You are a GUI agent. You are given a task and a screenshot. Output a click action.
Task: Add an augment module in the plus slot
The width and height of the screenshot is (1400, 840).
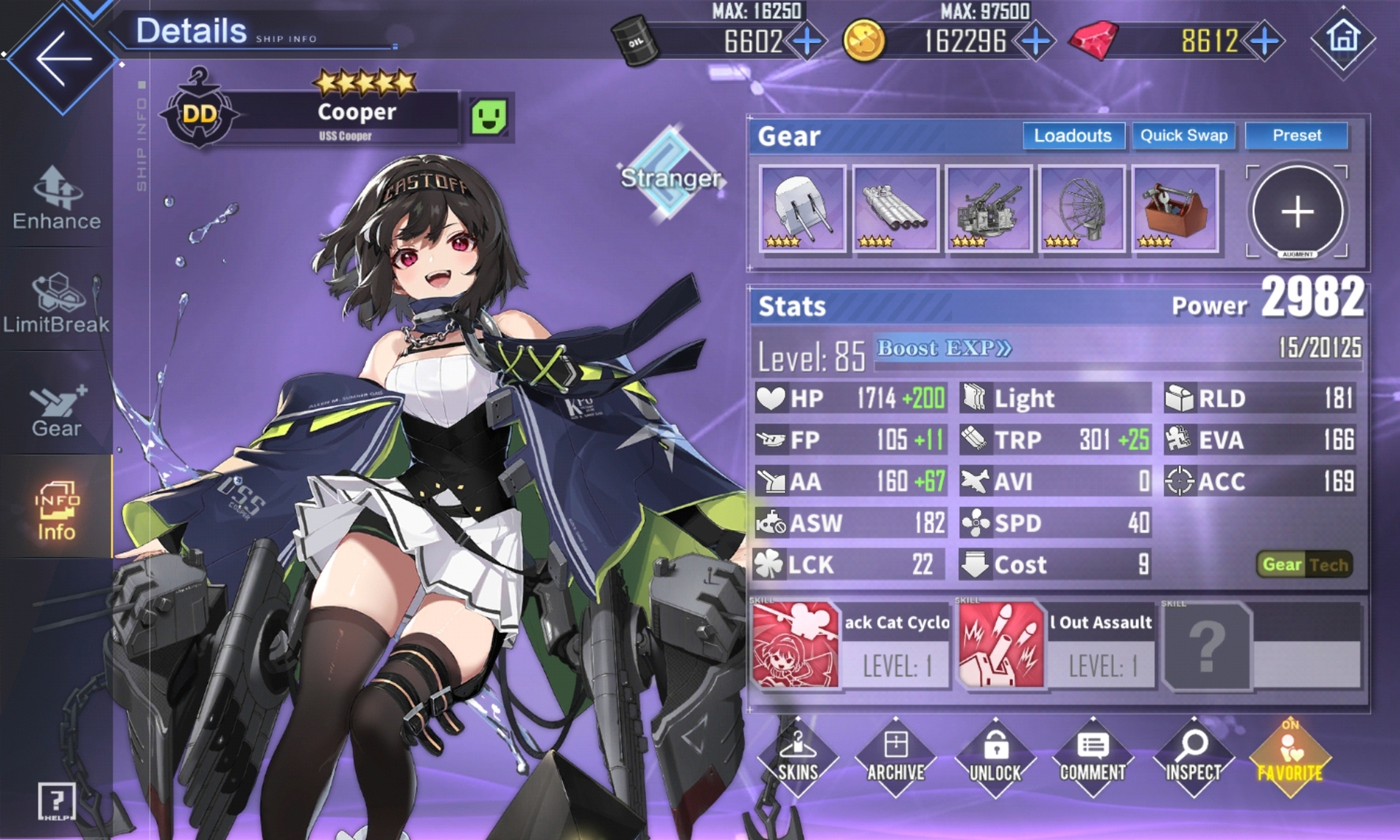pos(1297,212)
